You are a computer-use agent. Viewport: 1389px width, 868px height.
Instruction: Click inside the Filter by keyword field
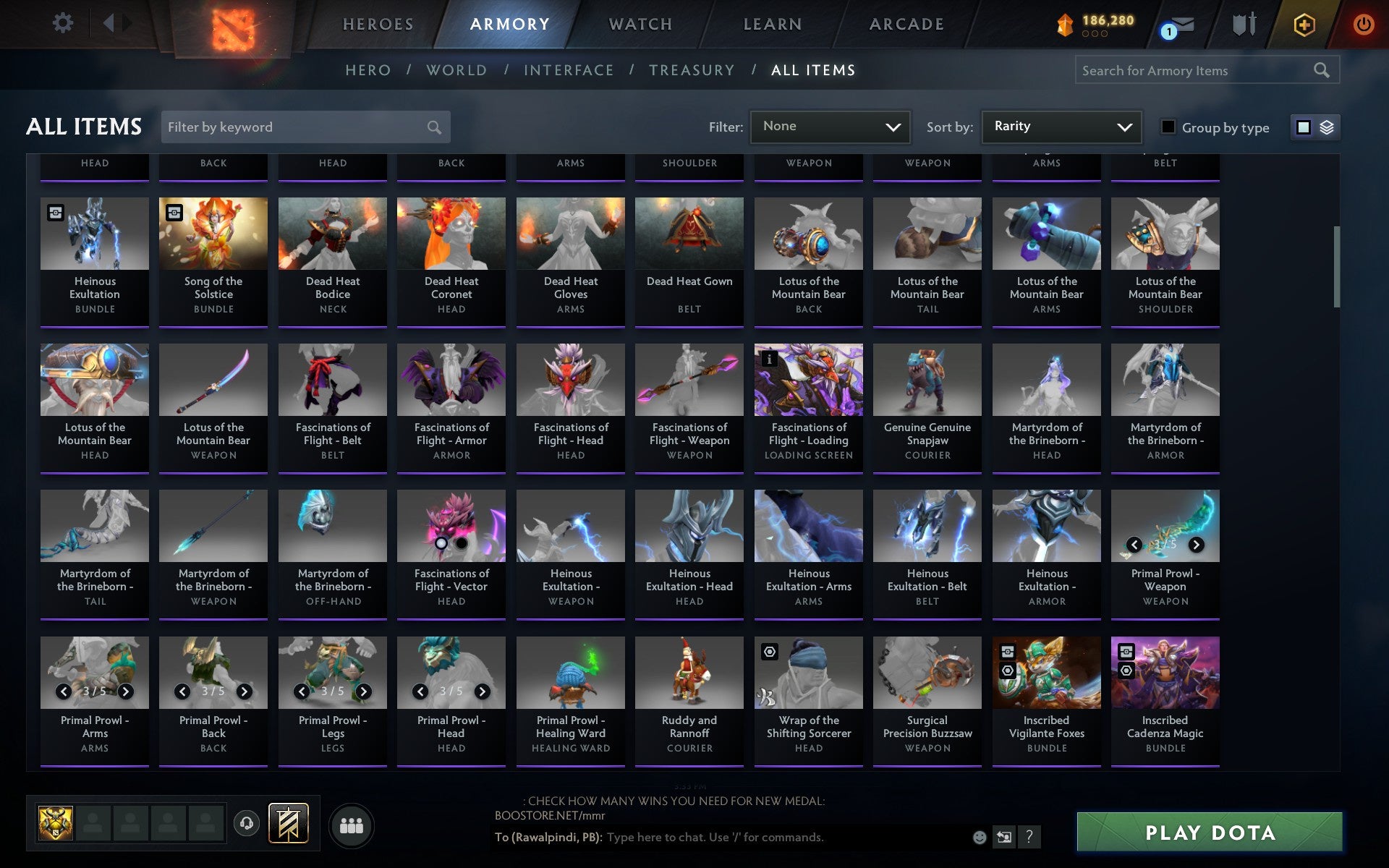297,127
